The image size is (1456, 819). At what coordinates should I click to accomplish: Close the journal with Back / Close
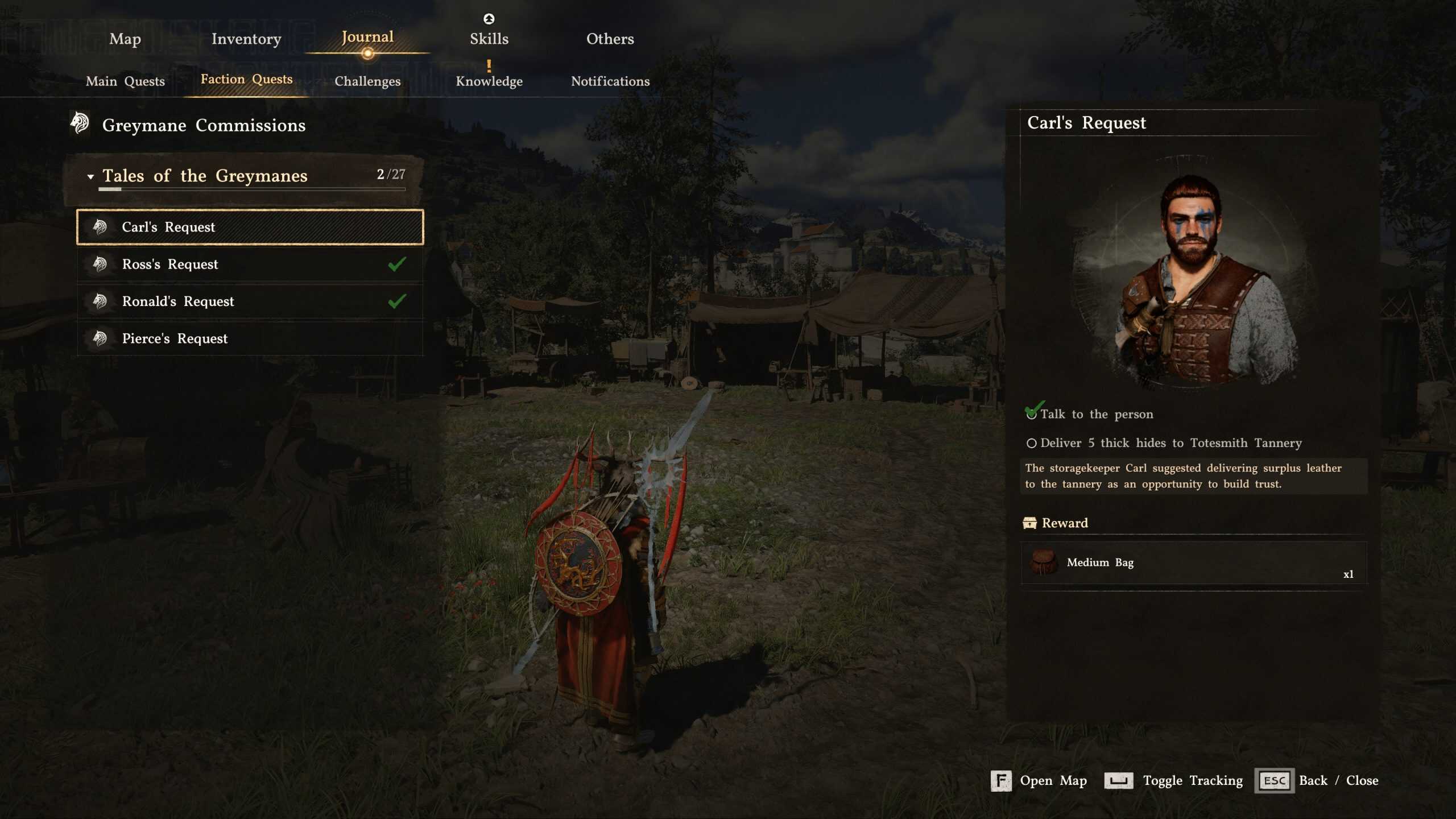pos(1318,781)
